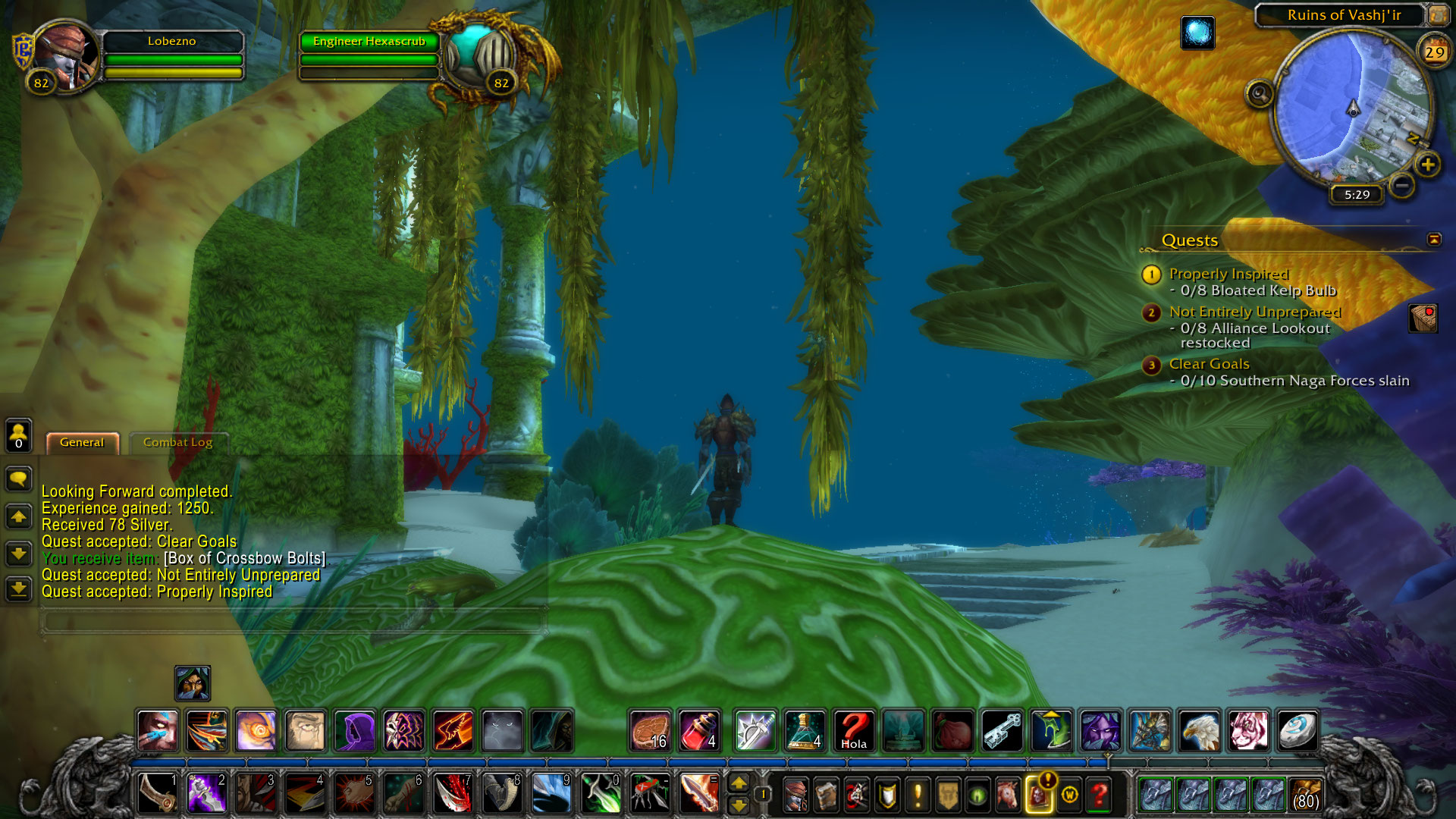
Task: Collapse the Quests objective tracker
Action: [x=1433, y=240]
